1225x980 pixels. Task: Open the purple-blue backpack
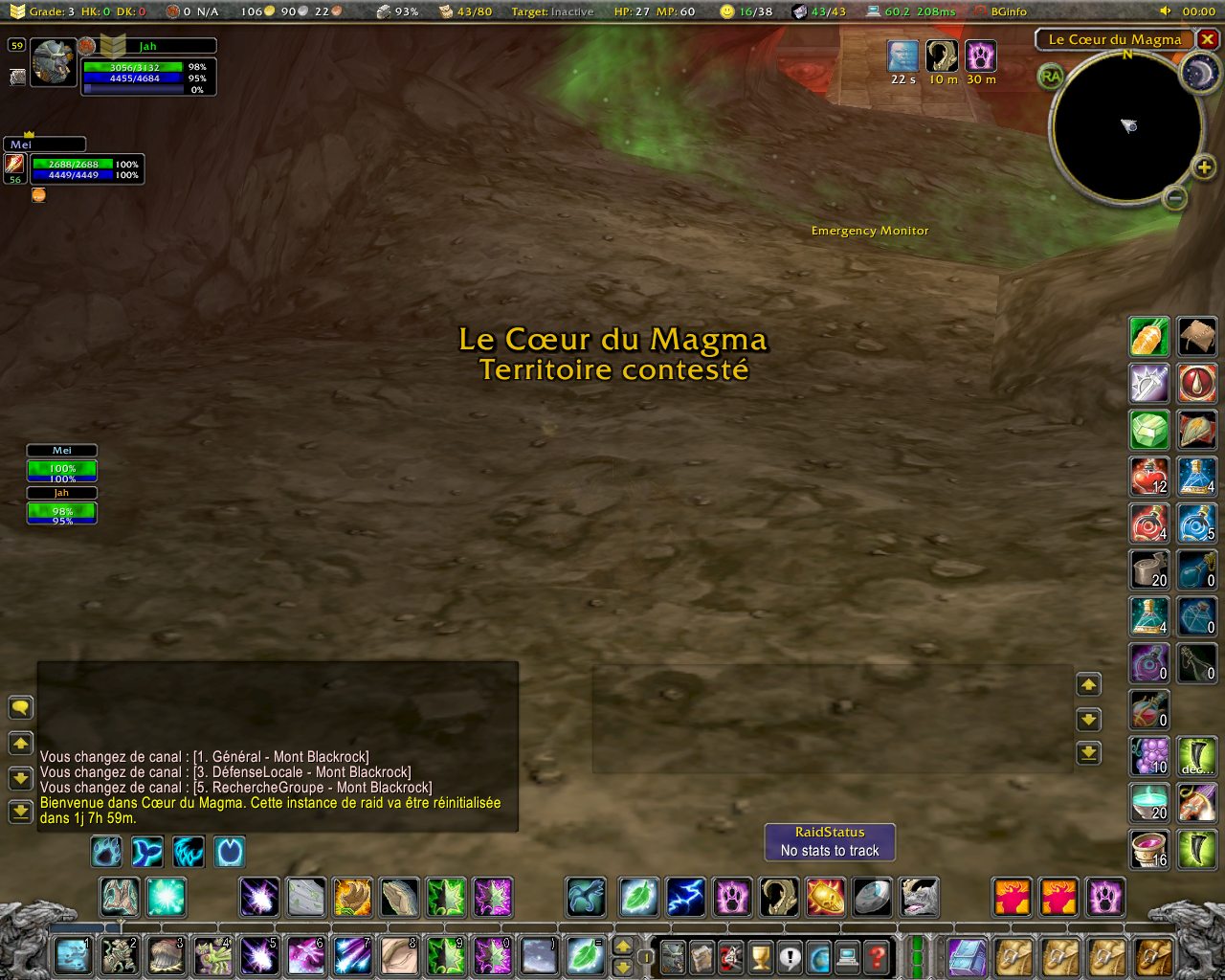(x=967, y=956)
